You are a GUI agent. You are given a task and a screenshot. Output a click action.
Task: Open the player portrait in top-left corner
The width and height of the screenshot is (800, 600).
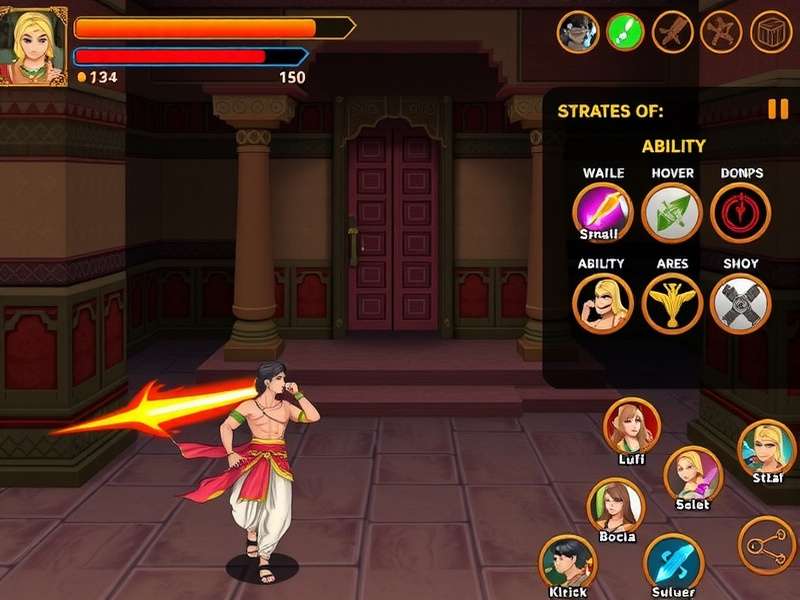[x=33, y=46]
